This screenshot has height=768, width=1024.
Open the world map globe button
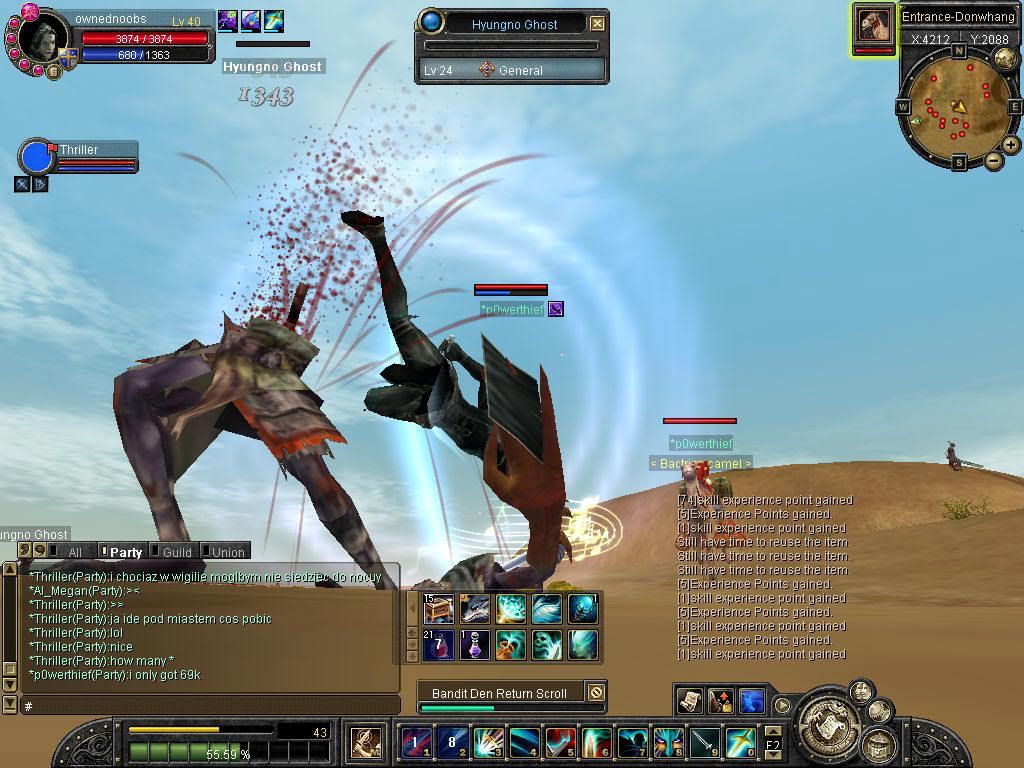tap(1005, 60)
